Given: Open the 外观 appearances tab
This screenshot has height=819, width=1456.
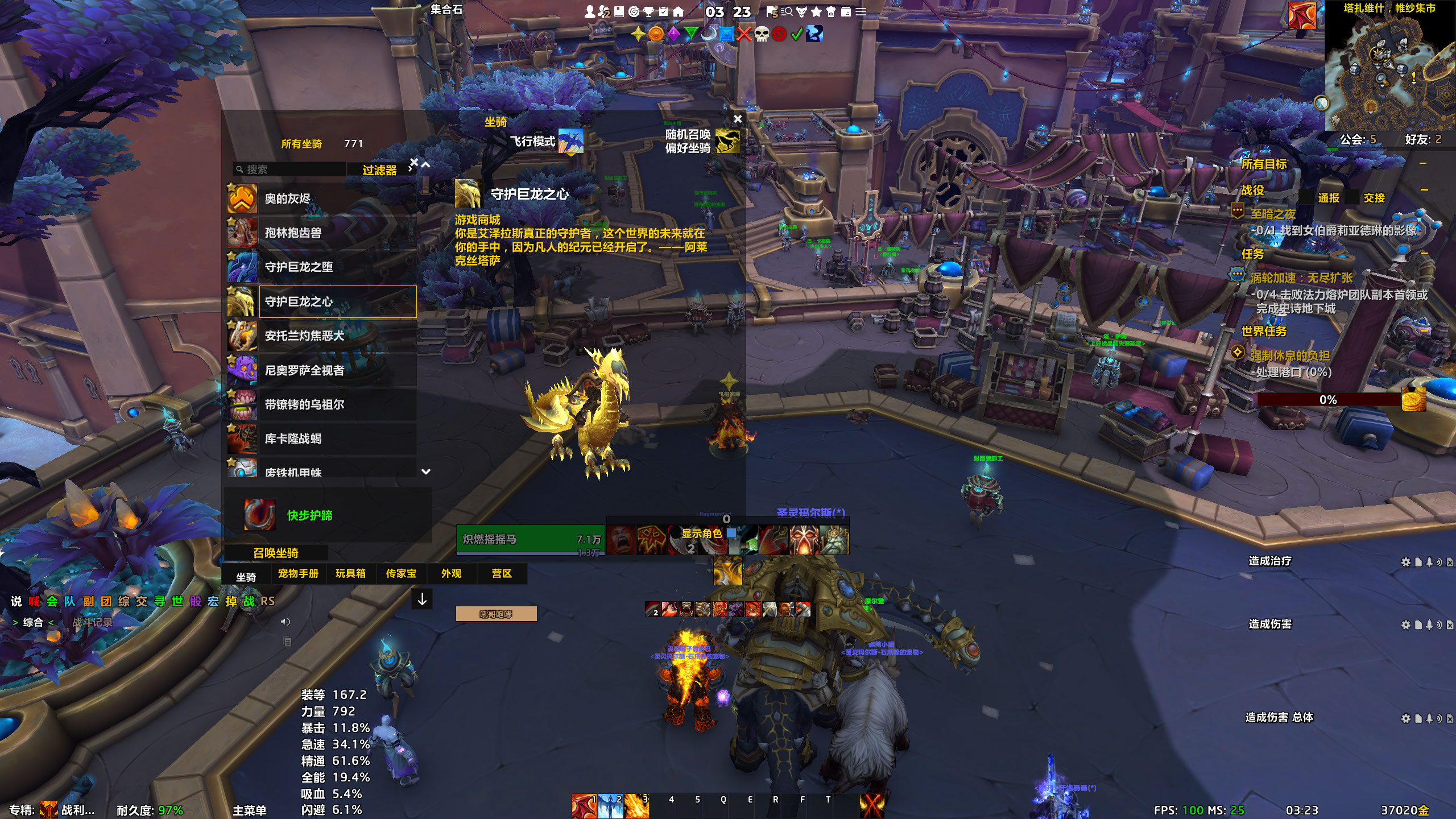Looking at the screenshot, I should tap(451, 574).
